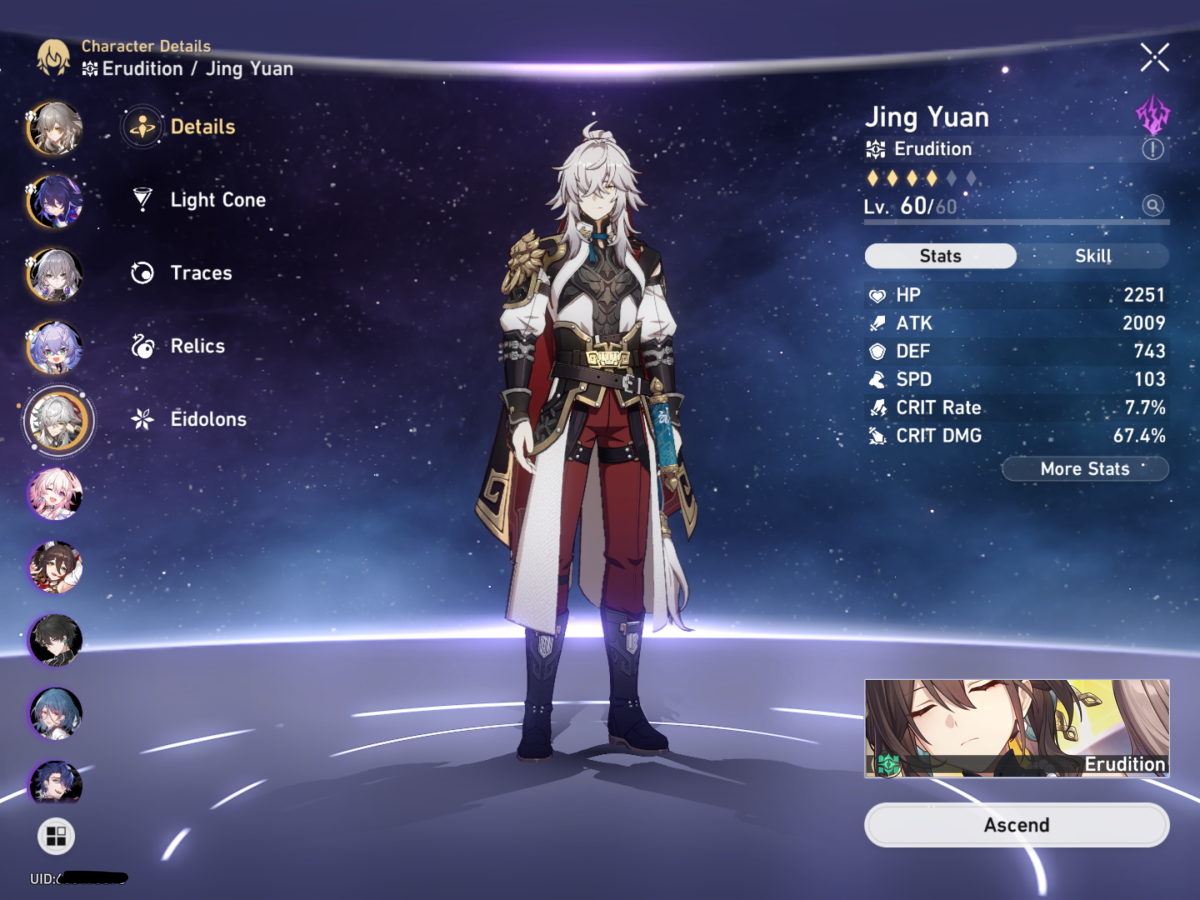The image size is (1200, 900).
Task: Select the equipped Erudition light cone thumbnail
Action: (x=1016, y=728)
